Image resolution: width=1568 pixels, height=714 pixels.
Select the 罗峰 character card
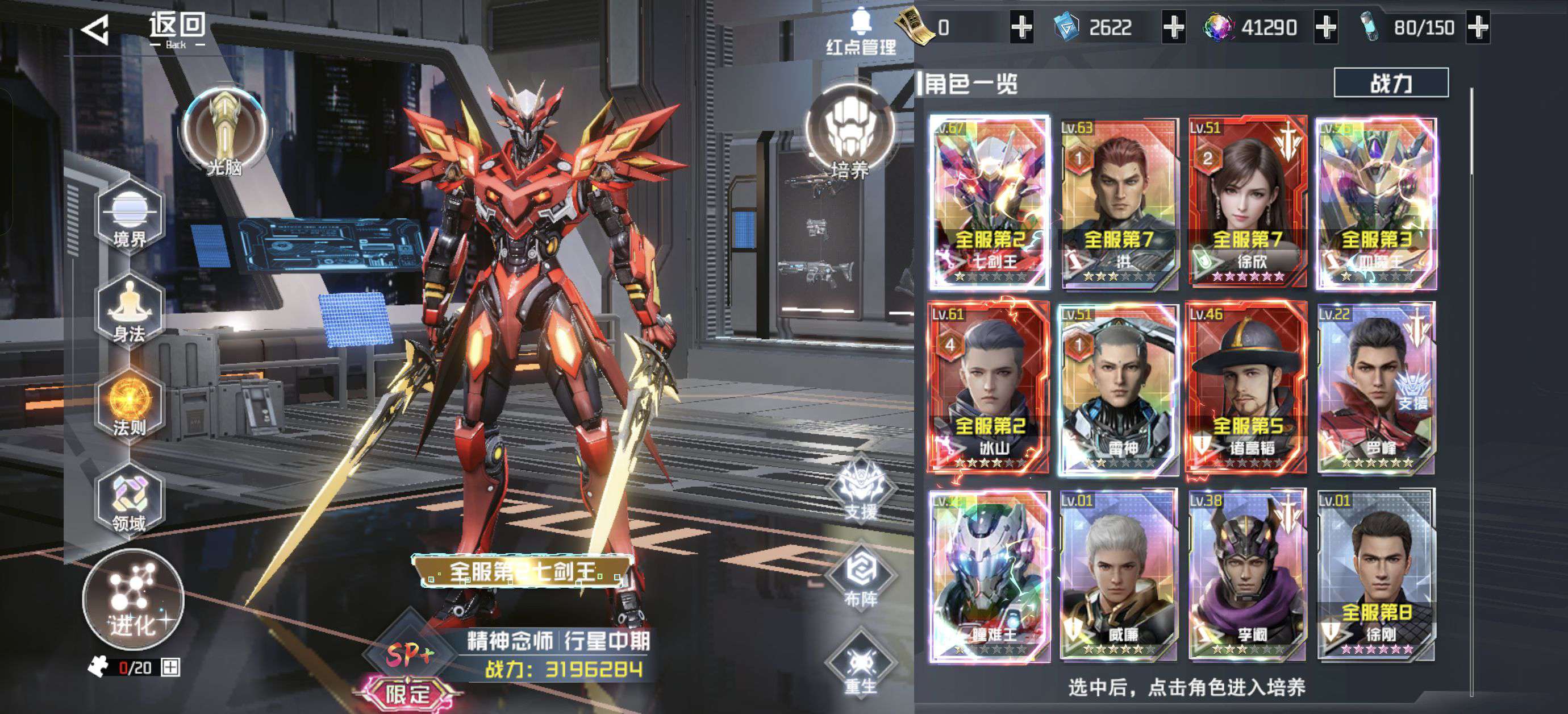pyautogui.click(x=1376, y=388)
